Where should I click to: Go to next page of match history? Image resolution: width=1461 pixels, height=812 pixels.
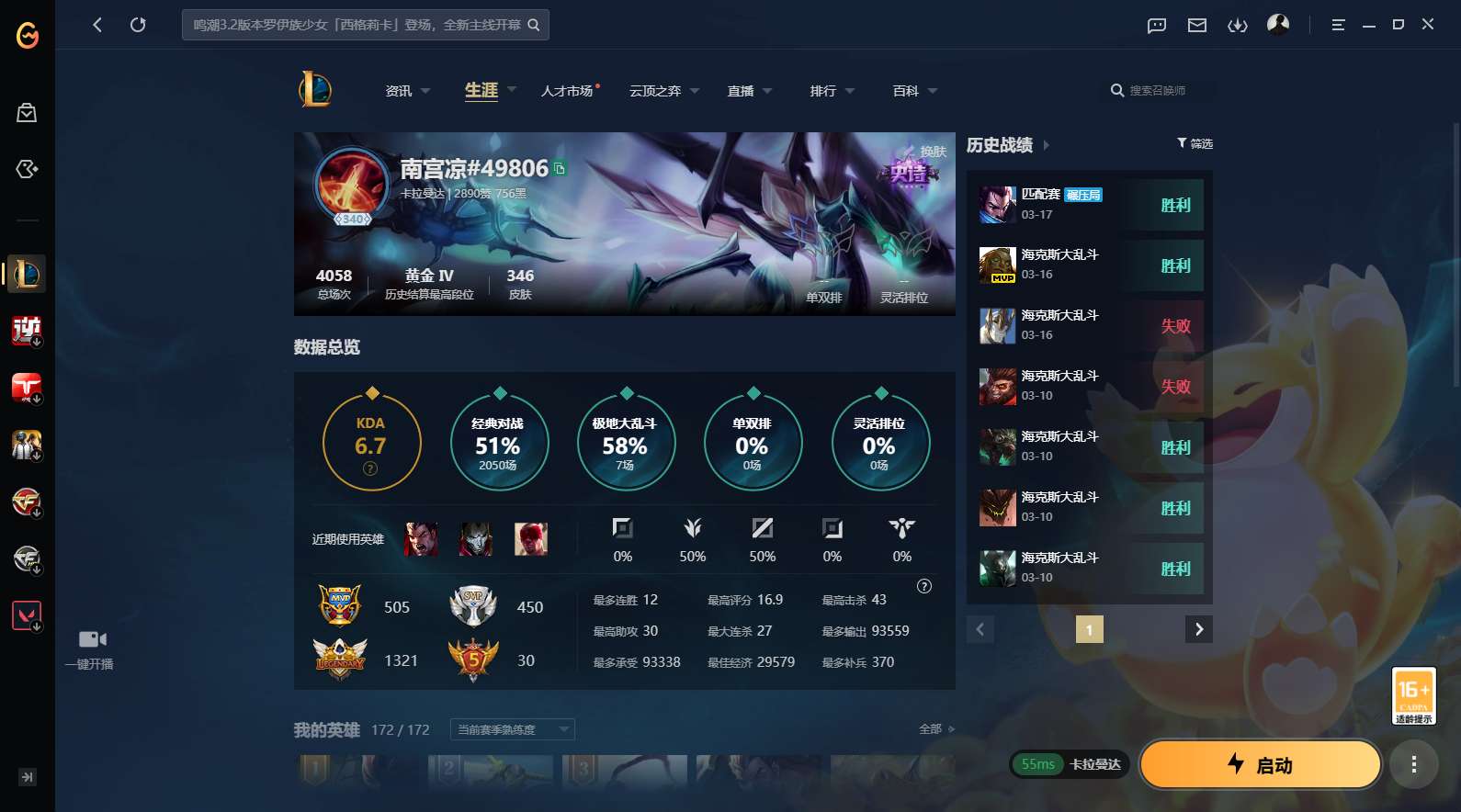1198,629
